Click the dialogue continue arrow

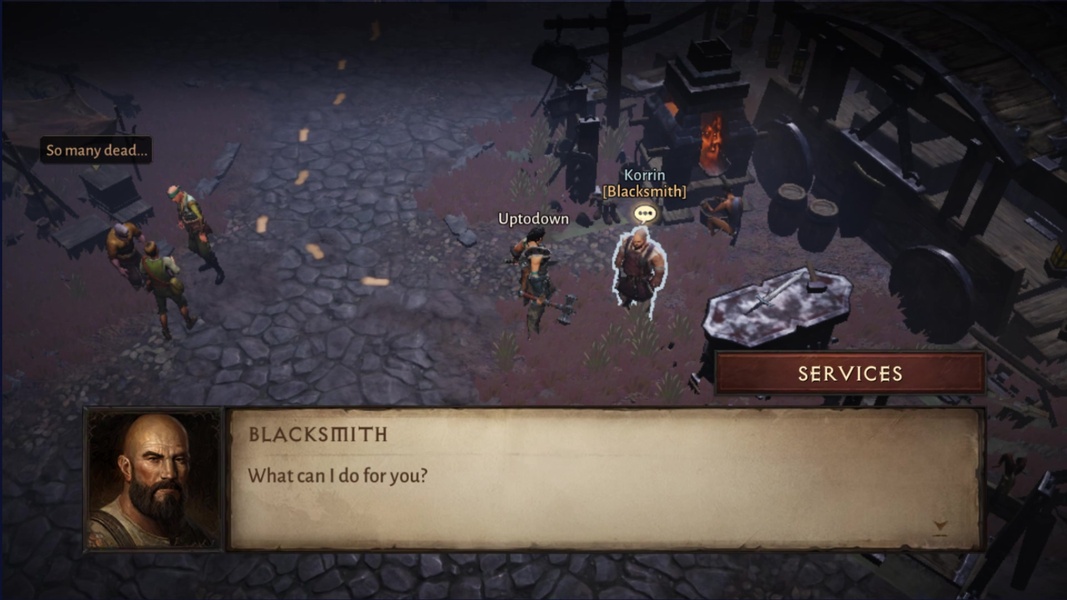(x=939, y=526)
